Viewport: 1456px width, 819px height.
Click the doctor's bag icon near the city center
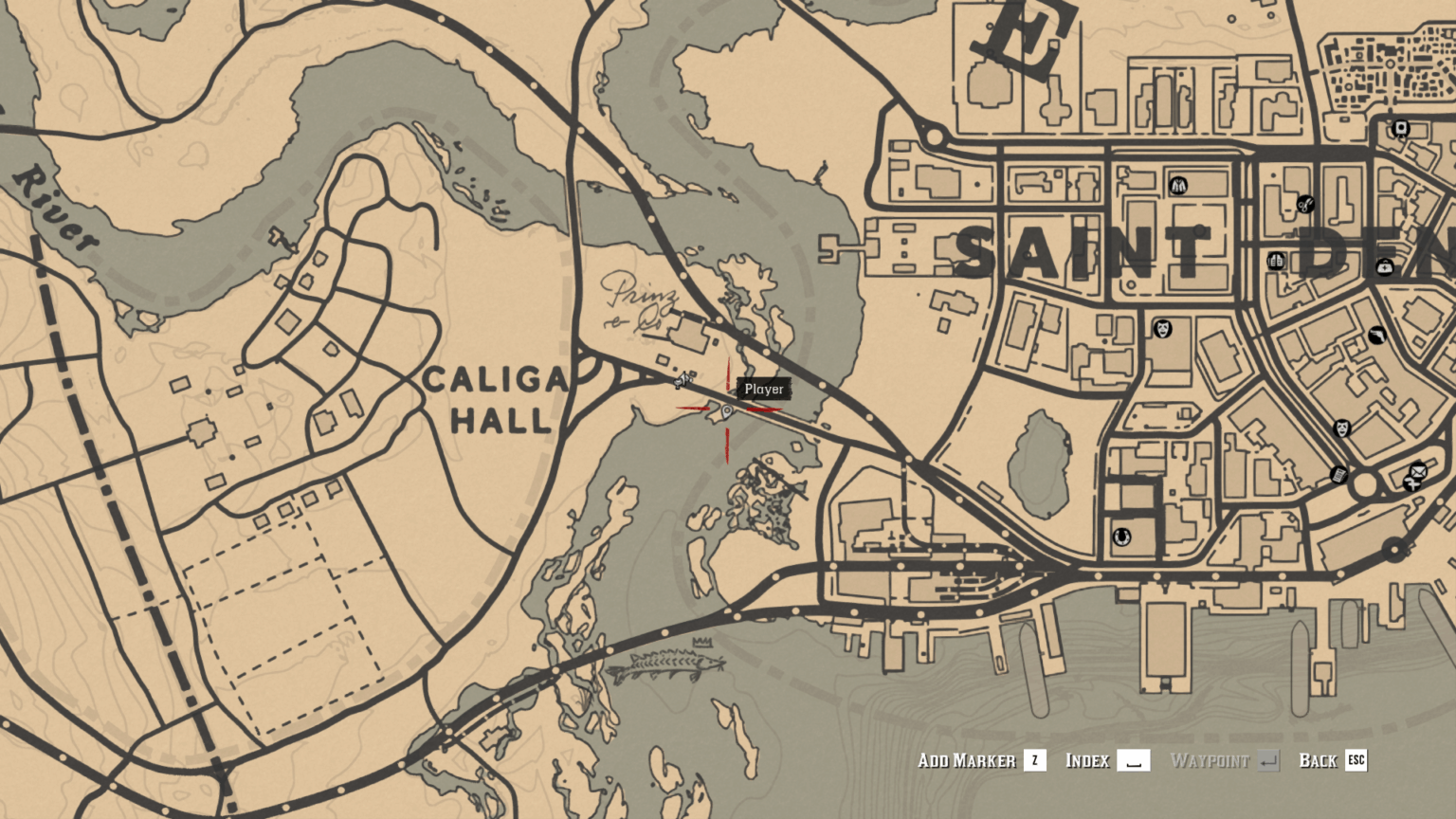[1386, 267]
